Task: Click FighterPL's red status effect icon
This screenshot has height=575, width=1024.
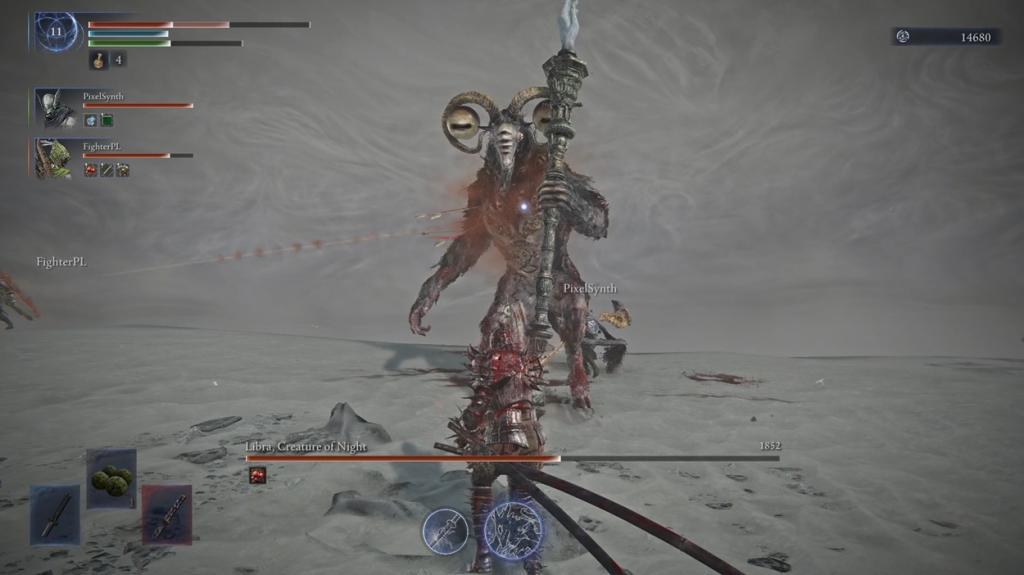Action: click(90, 170)
